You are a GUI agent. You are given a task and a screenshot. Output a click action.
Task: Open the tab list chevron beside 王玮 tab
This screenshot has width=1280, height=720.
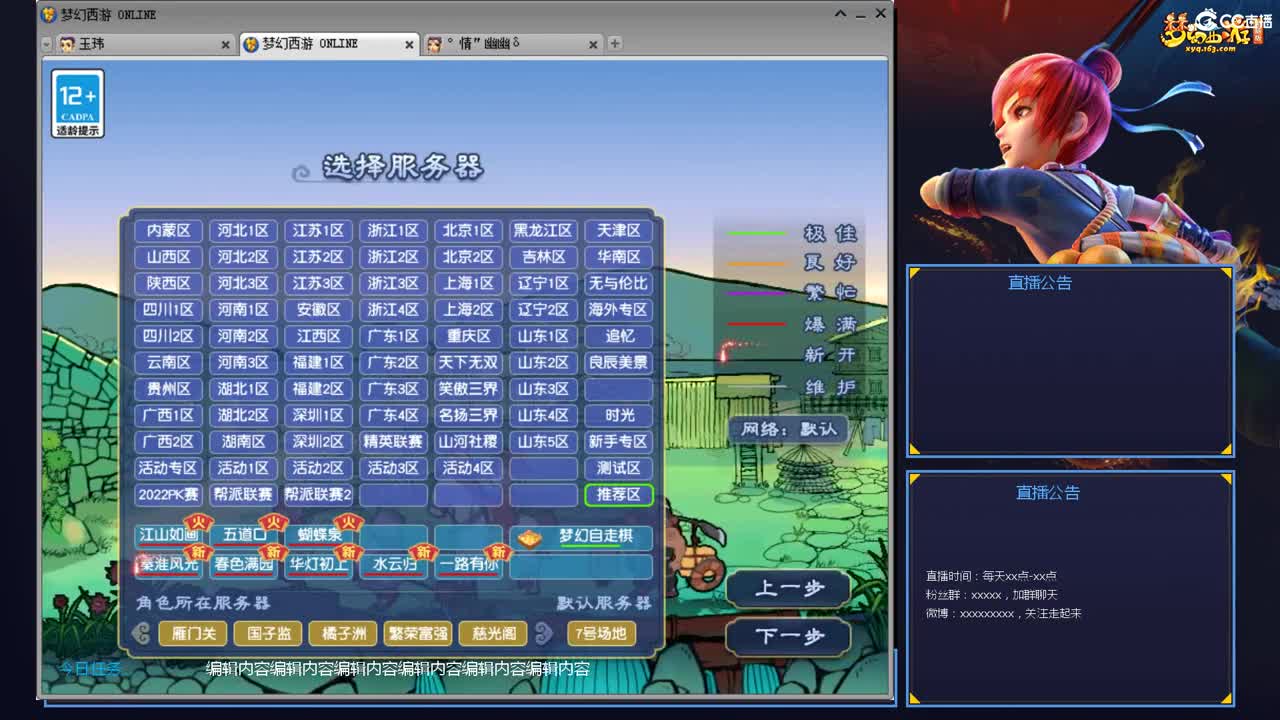[x=44, y=43]
